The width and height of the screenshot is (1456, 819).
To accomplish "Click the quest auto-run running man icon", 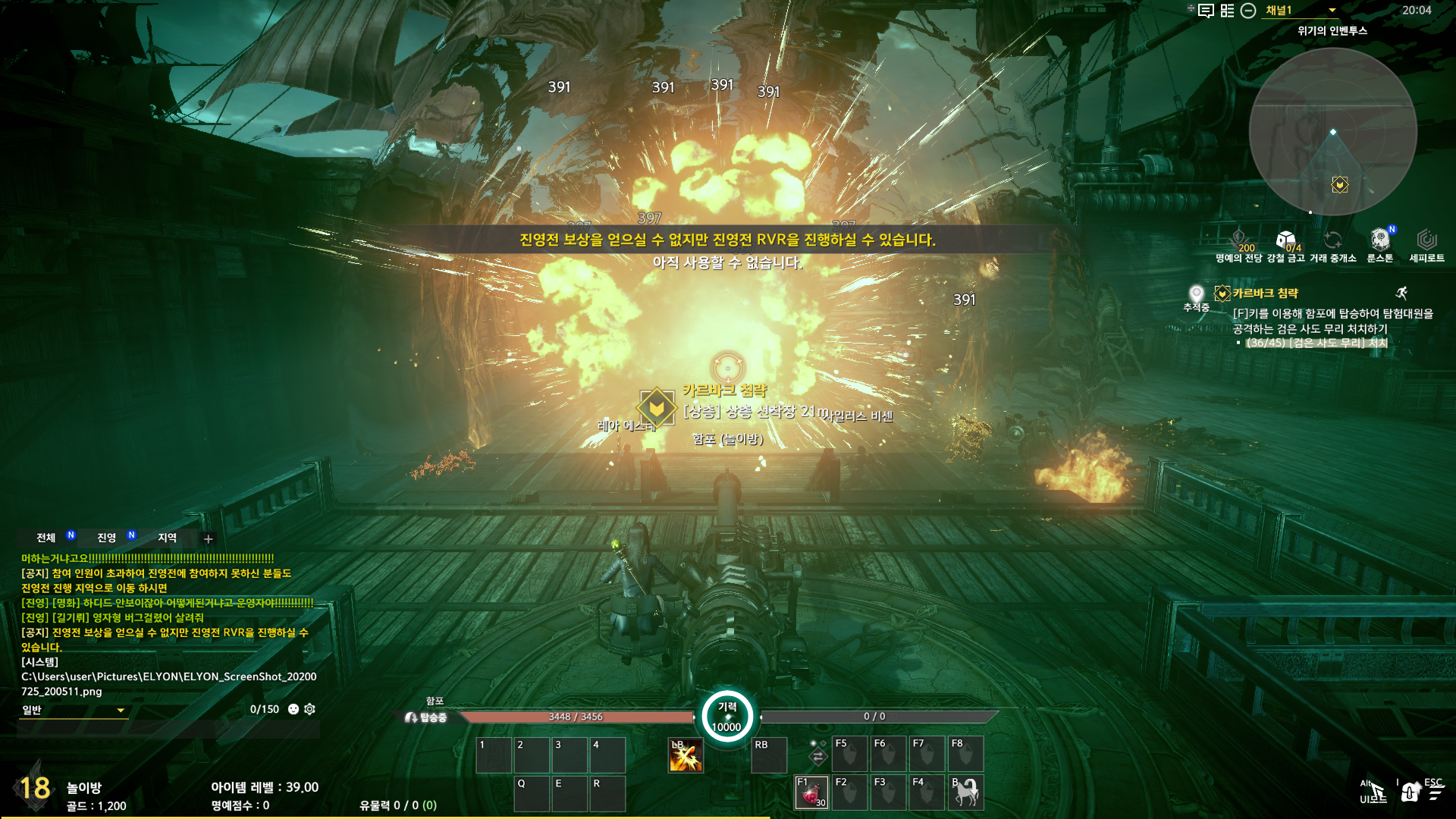I will pyautogui.click(x=1401, y=293).
